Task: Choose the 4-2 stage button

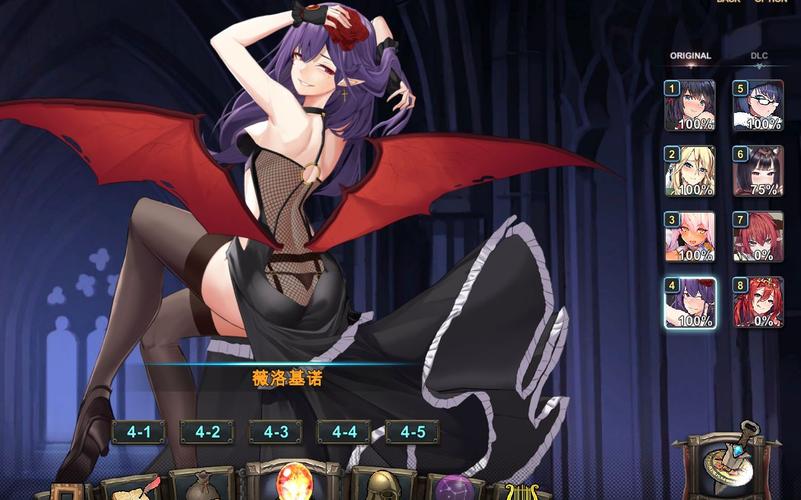Action: (x=207, y=432)
